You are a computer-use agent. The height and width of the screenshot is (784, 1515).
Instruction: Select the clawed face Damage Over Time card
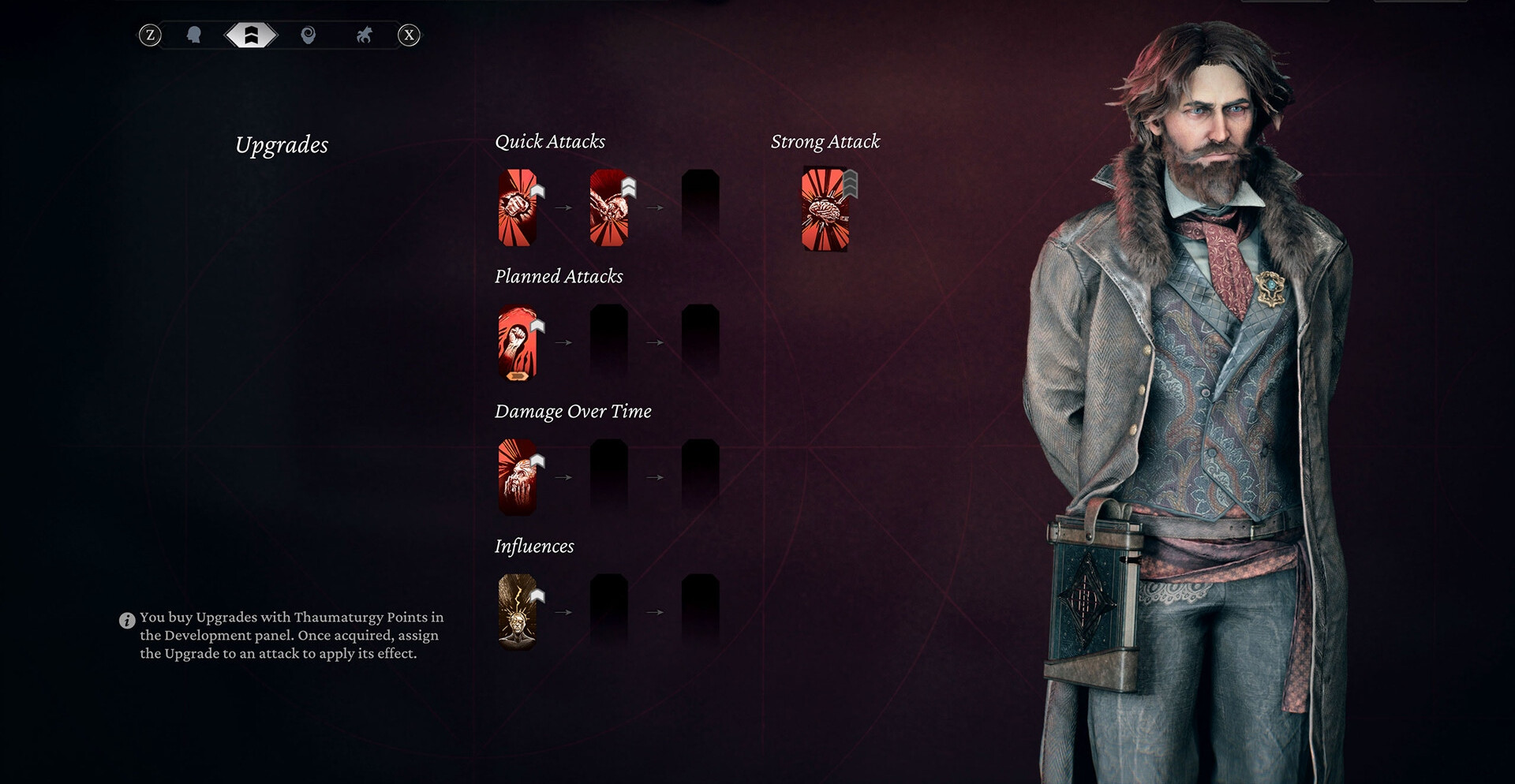pyautogui.click(x=518, y=477)
